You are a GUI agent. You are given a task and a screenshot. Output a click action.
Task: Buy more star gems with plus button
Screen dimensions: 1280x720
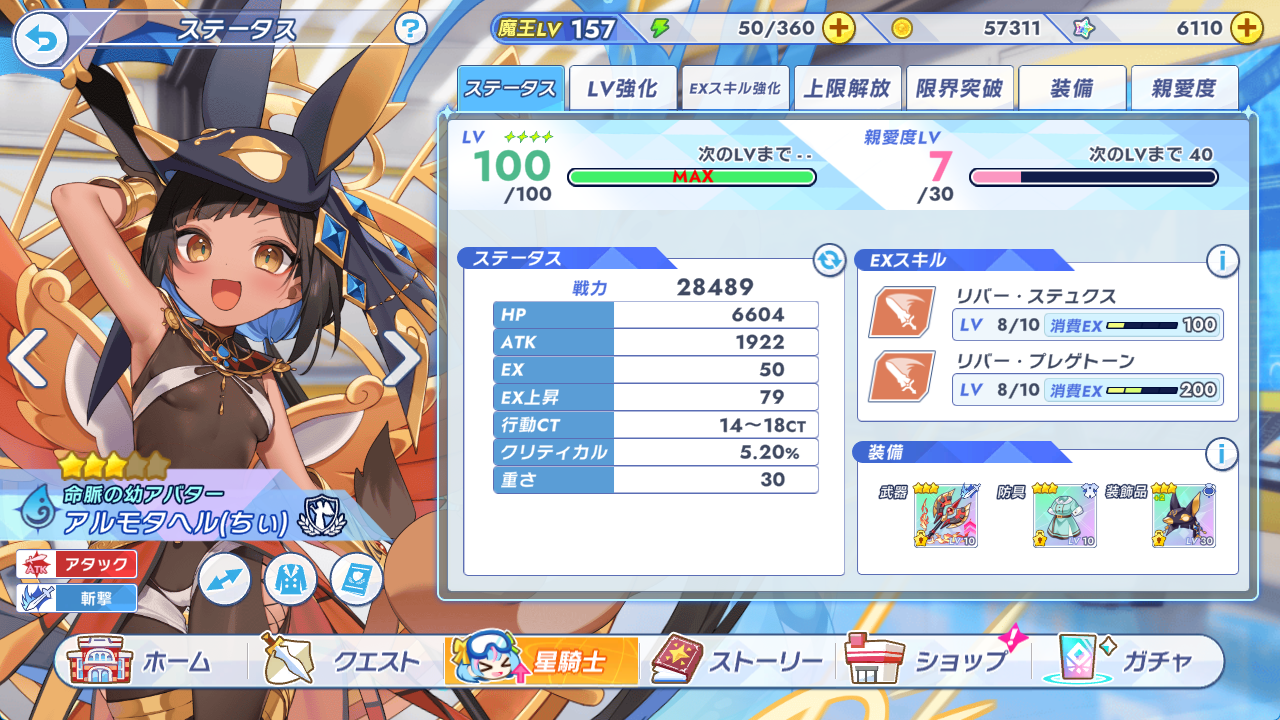pyautogui.click(x=1246, y=28)
